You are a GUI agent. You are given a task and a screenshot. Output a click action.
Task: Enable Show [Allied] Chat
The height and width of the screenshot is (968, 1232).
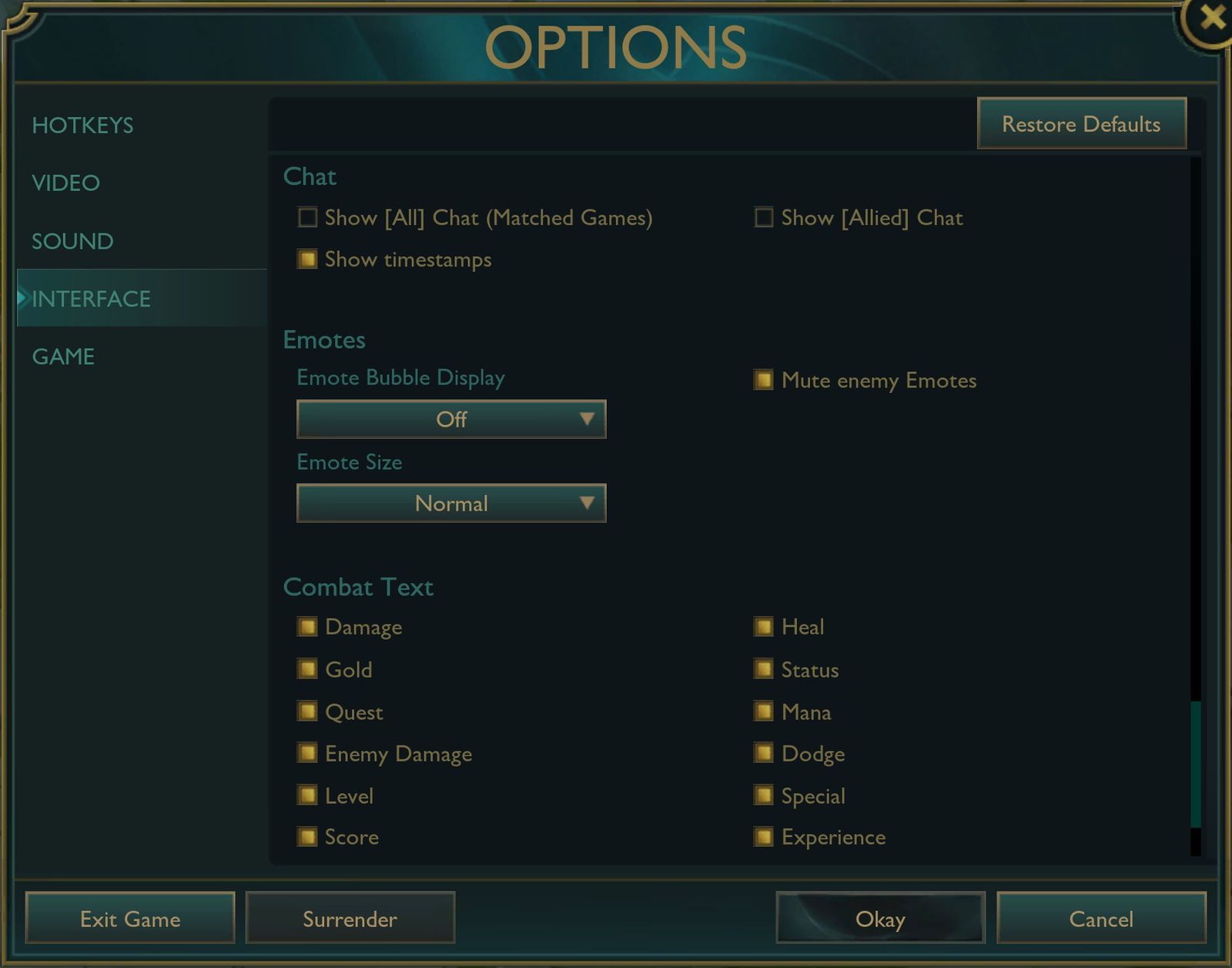(764, 218)
